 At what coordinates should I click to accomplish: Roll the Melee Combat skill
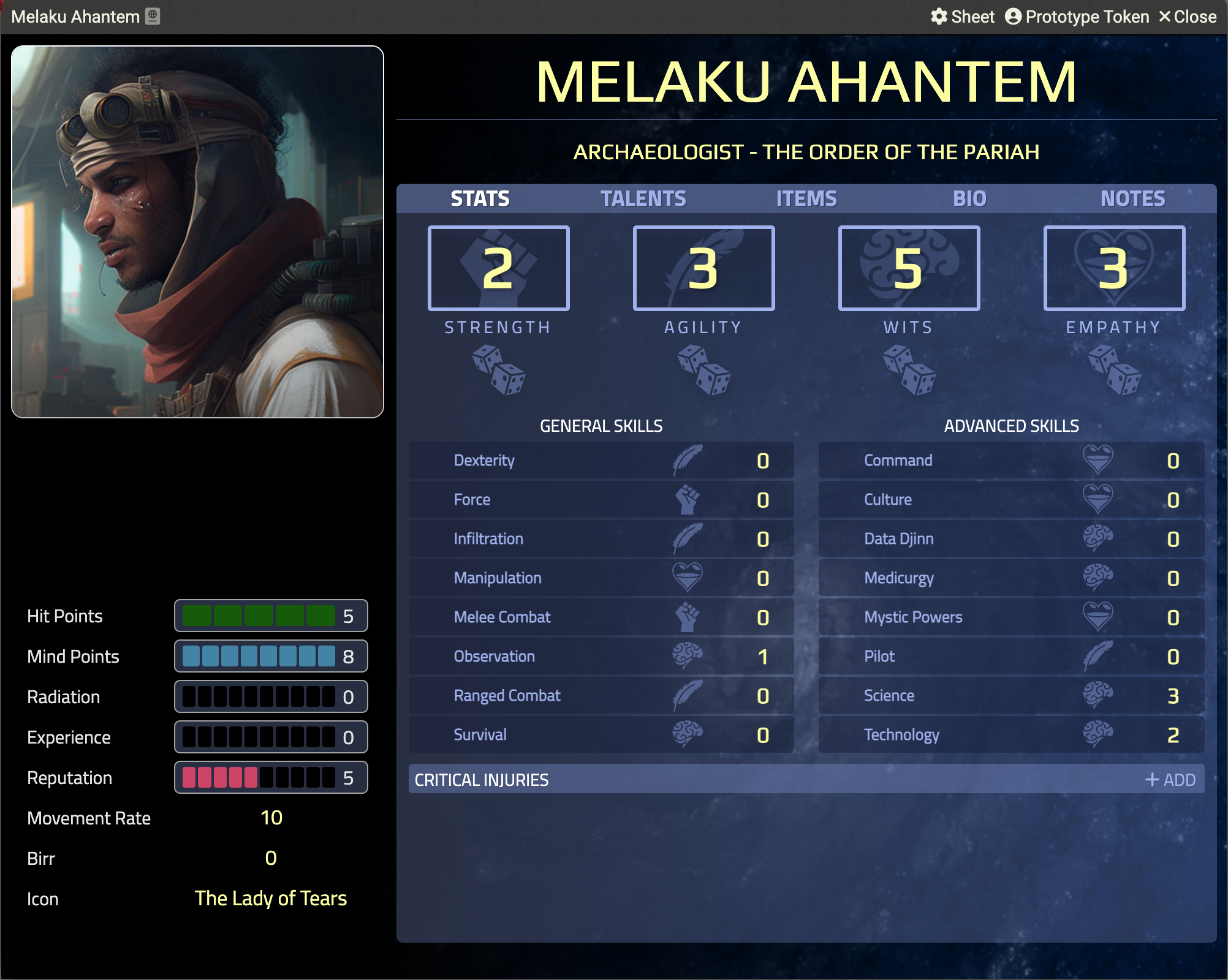click(502, 617)
